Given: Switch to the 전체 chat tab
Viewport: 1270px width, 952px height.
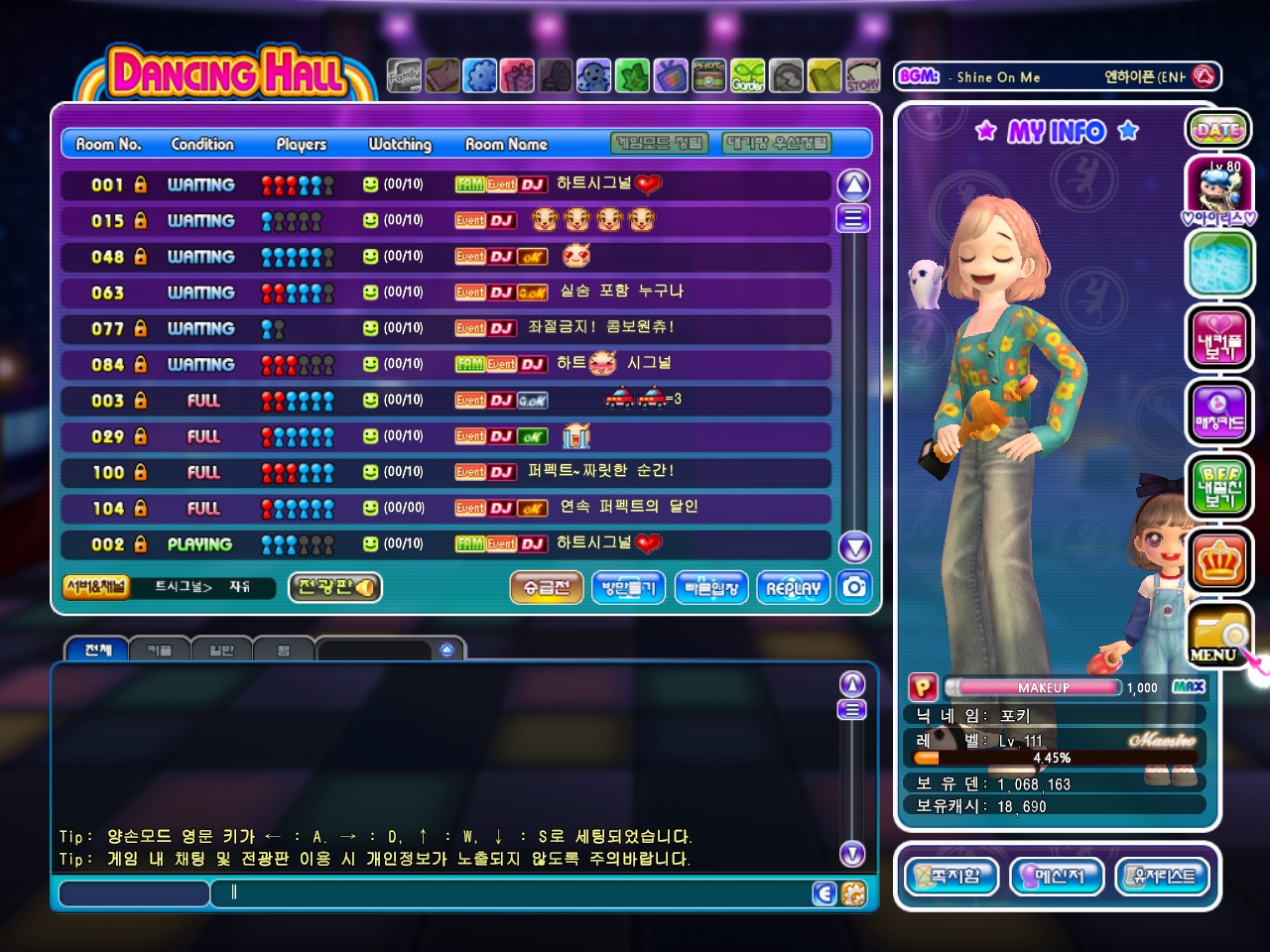Looking at the screenshot, I should 97,651.
